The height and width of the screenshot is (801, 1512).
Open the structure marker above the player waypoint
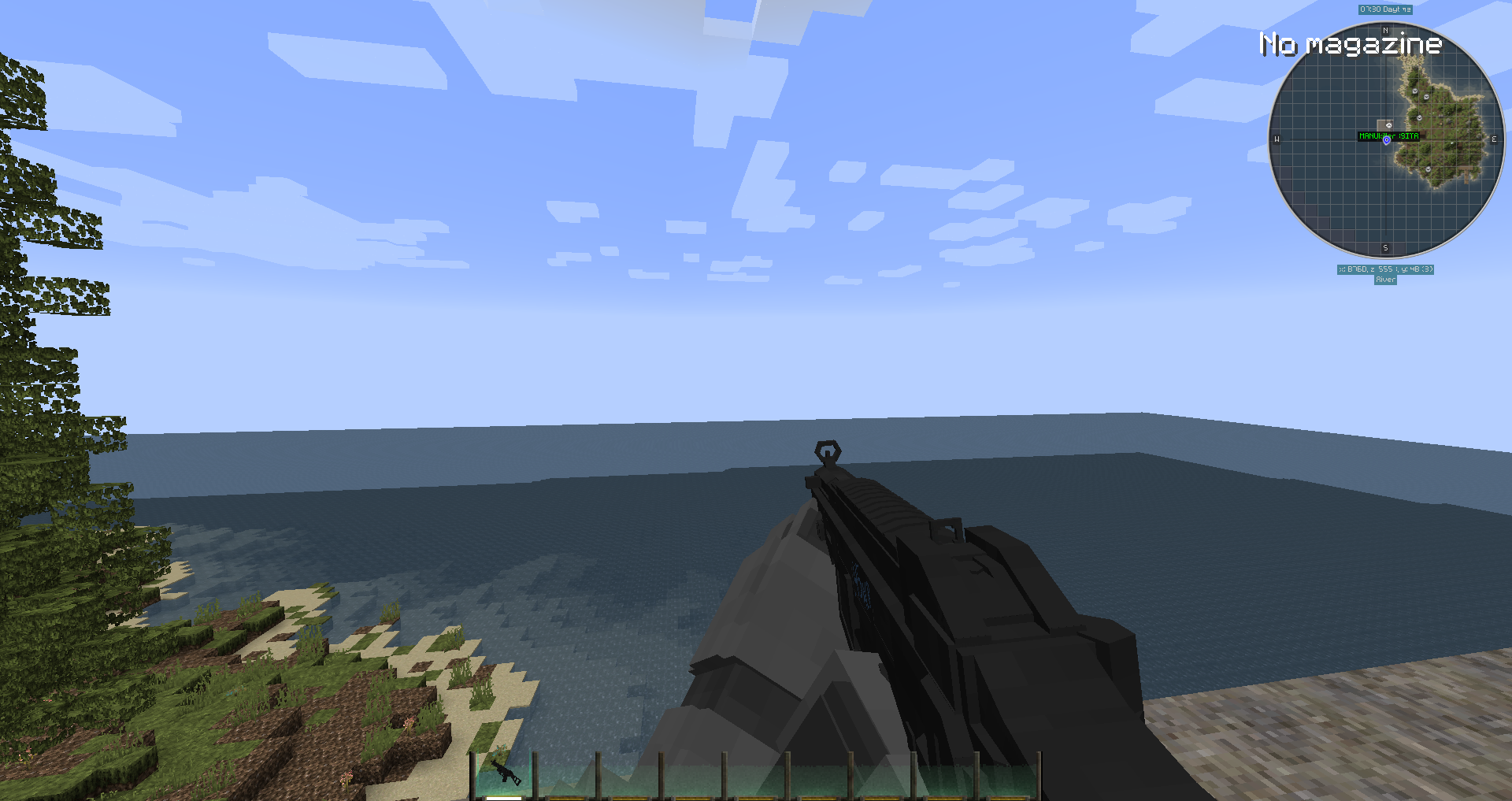[x=1389, y=124]
